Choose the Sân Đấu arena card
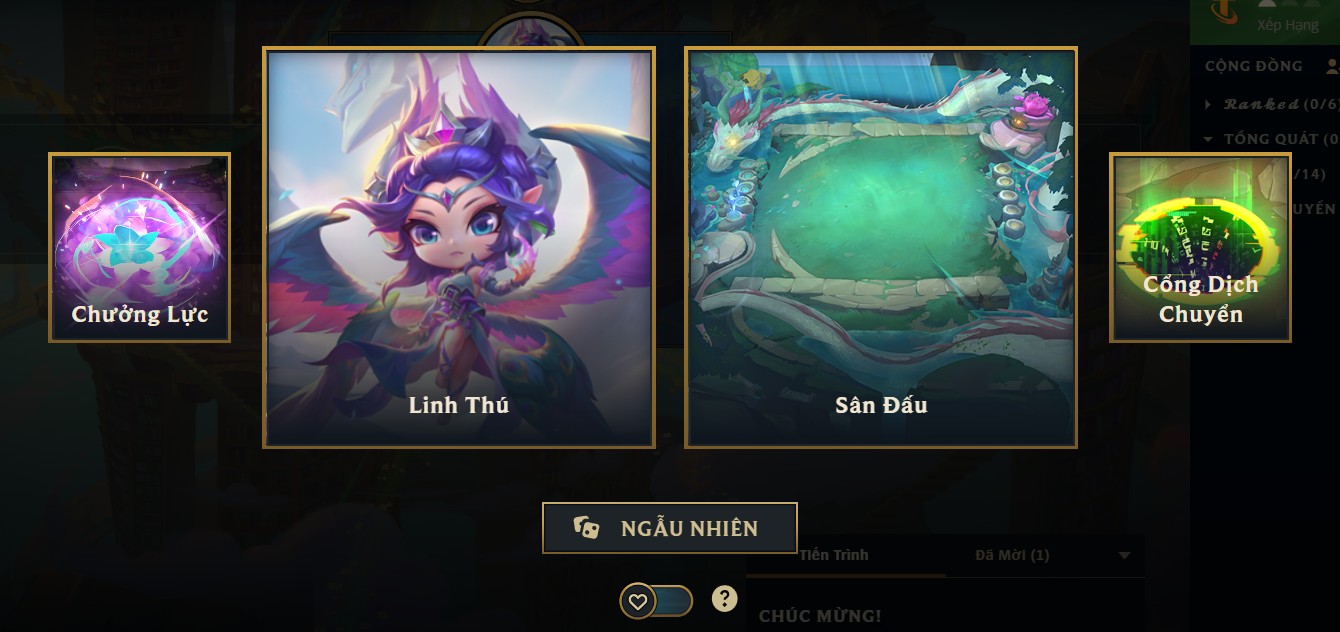This screenshot has width=1340, height=632. pos(881,247)
